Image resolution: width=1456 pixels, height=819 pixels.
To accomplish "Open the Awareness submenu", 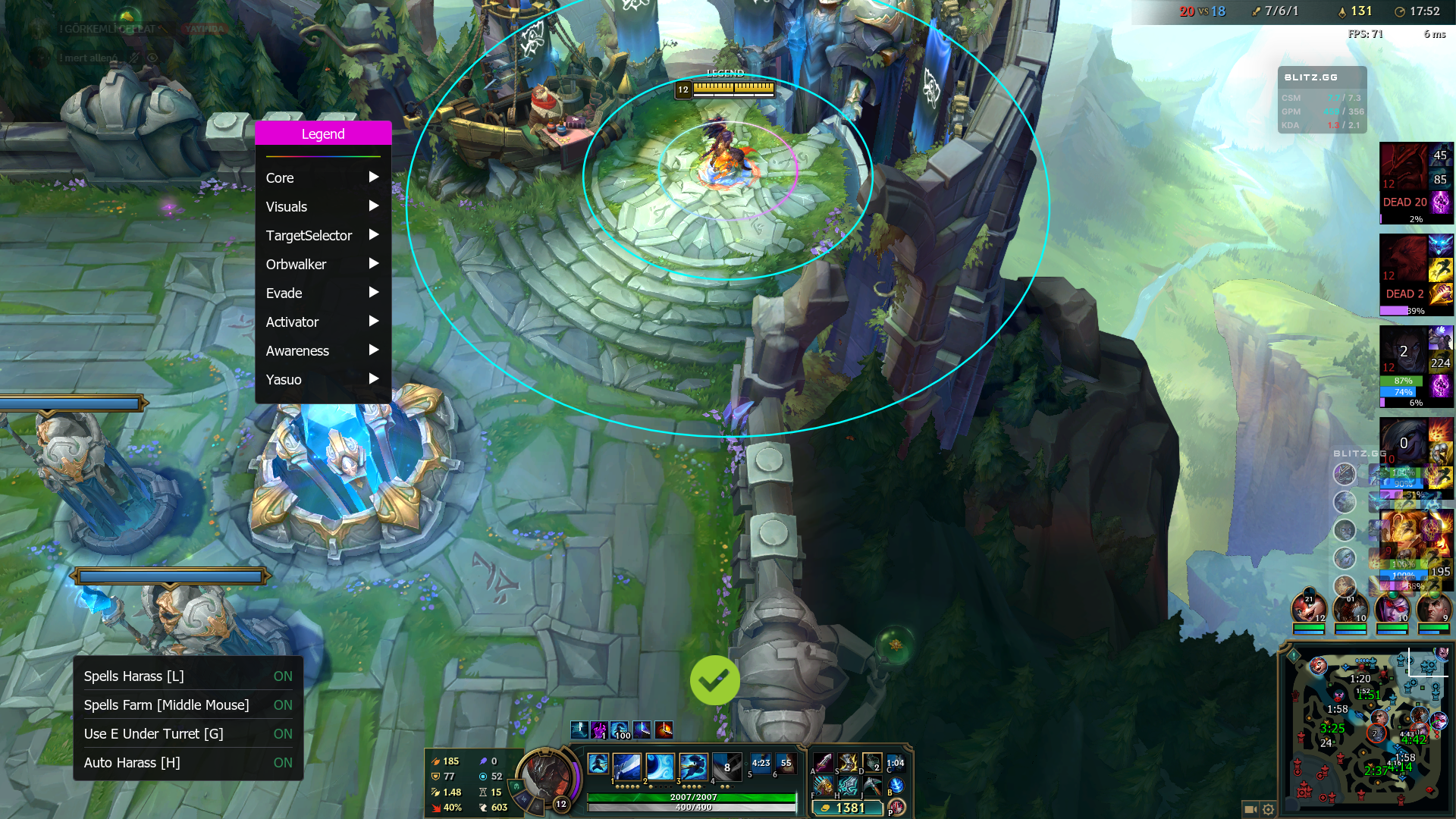I will [322, 350].
